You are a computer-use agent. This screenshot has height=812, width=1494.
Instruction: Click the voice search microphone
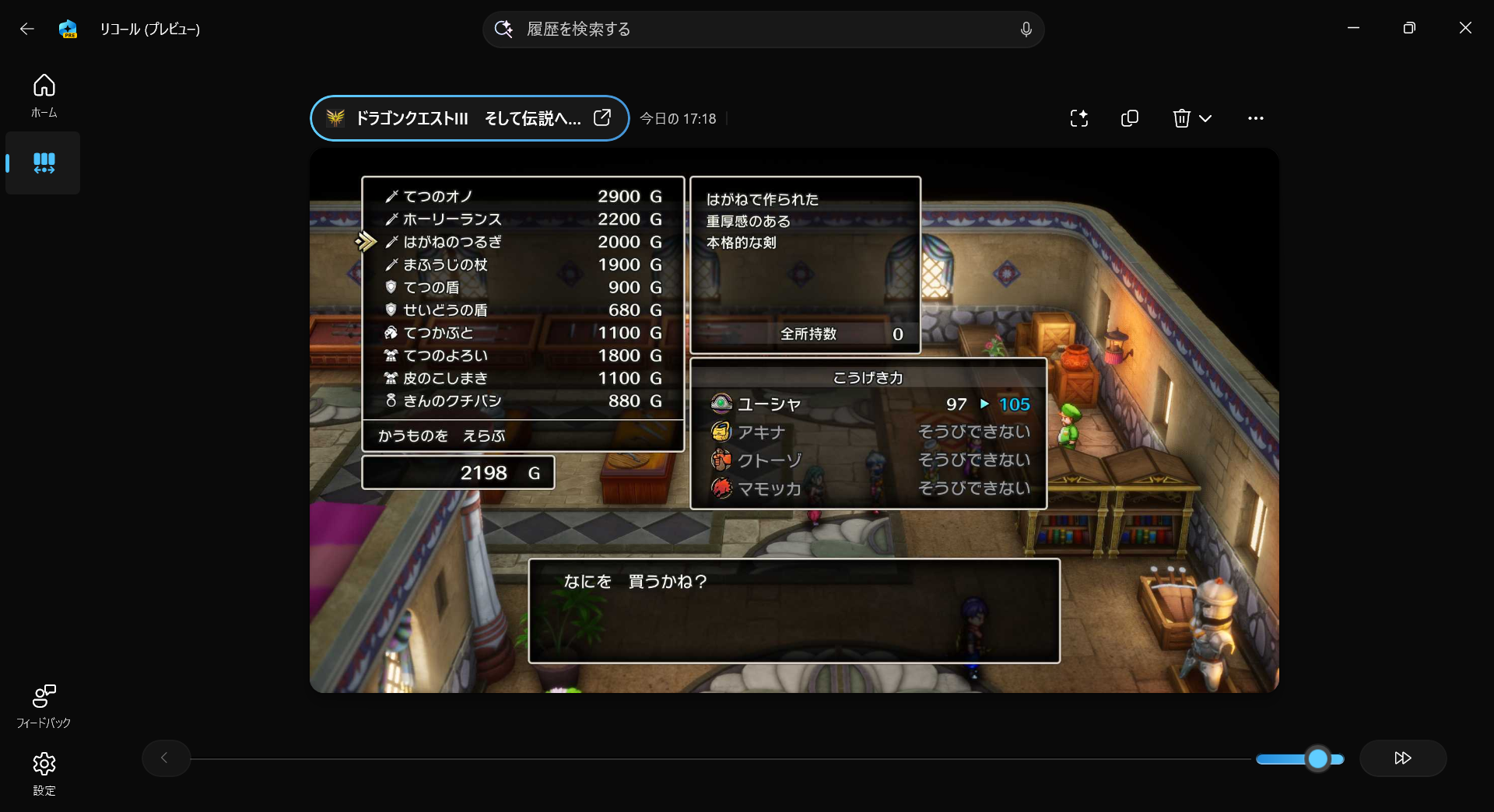pyautogui.click(x=1026, y=29)
